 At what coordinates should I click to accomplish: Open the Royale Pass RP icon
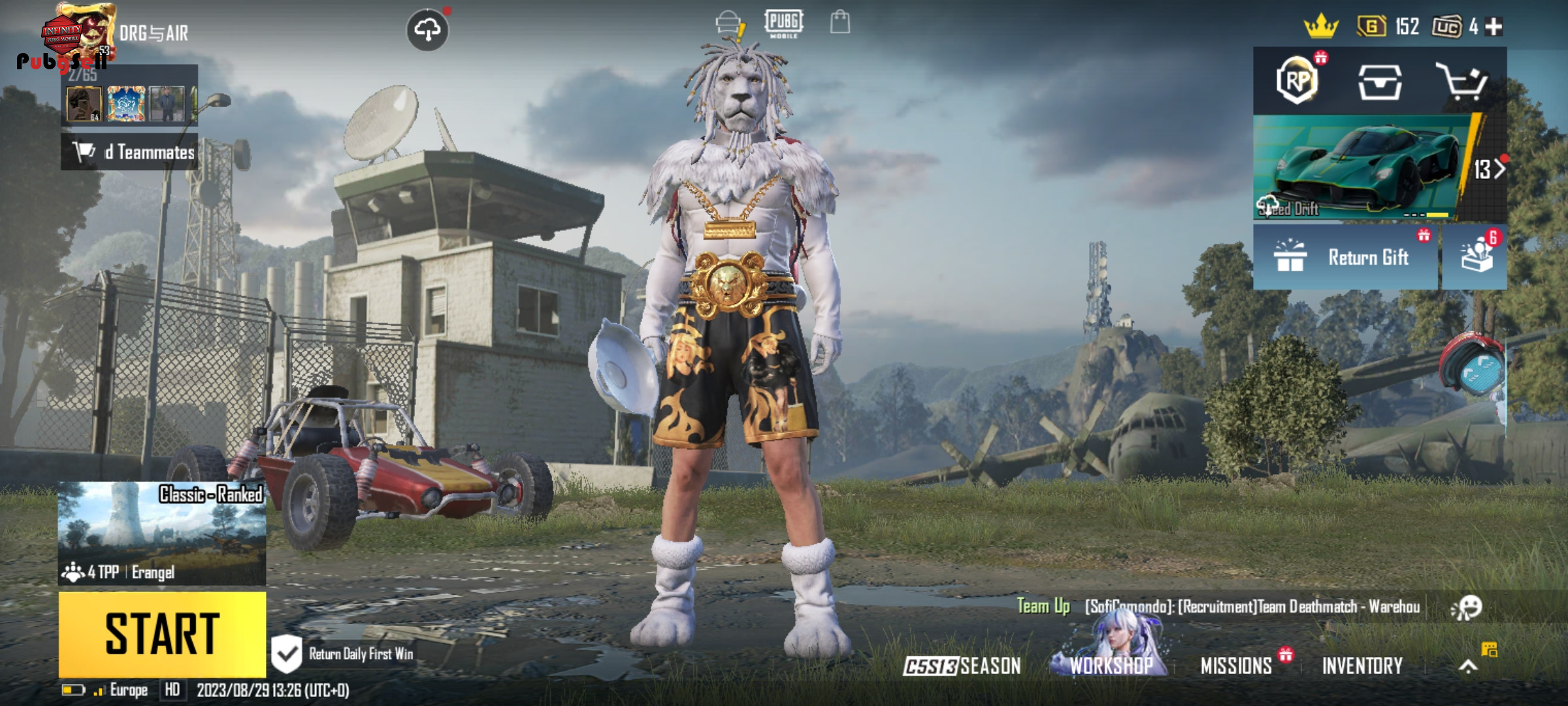click(1297, 81)
